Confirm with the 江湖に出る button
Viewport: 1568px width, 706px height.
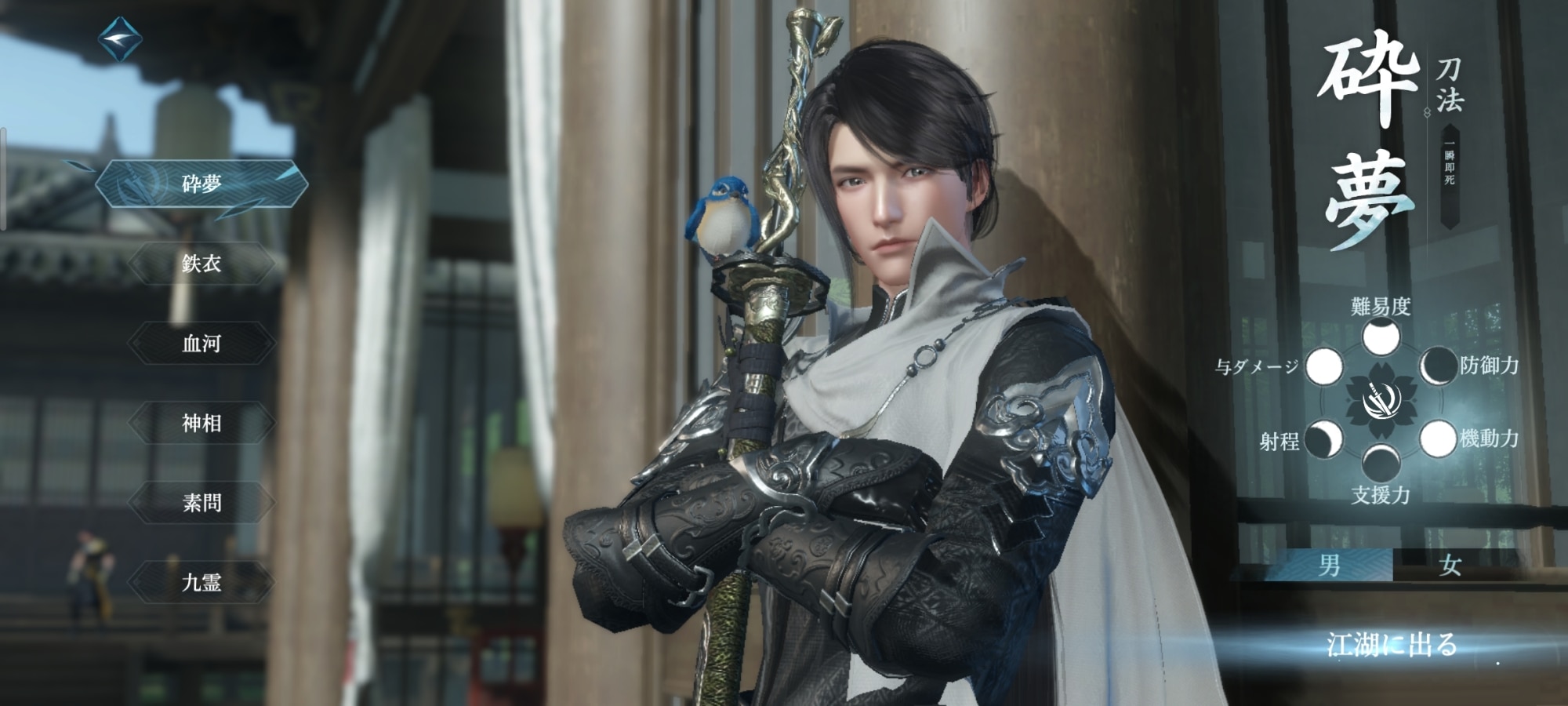[x=1392, y=645]
